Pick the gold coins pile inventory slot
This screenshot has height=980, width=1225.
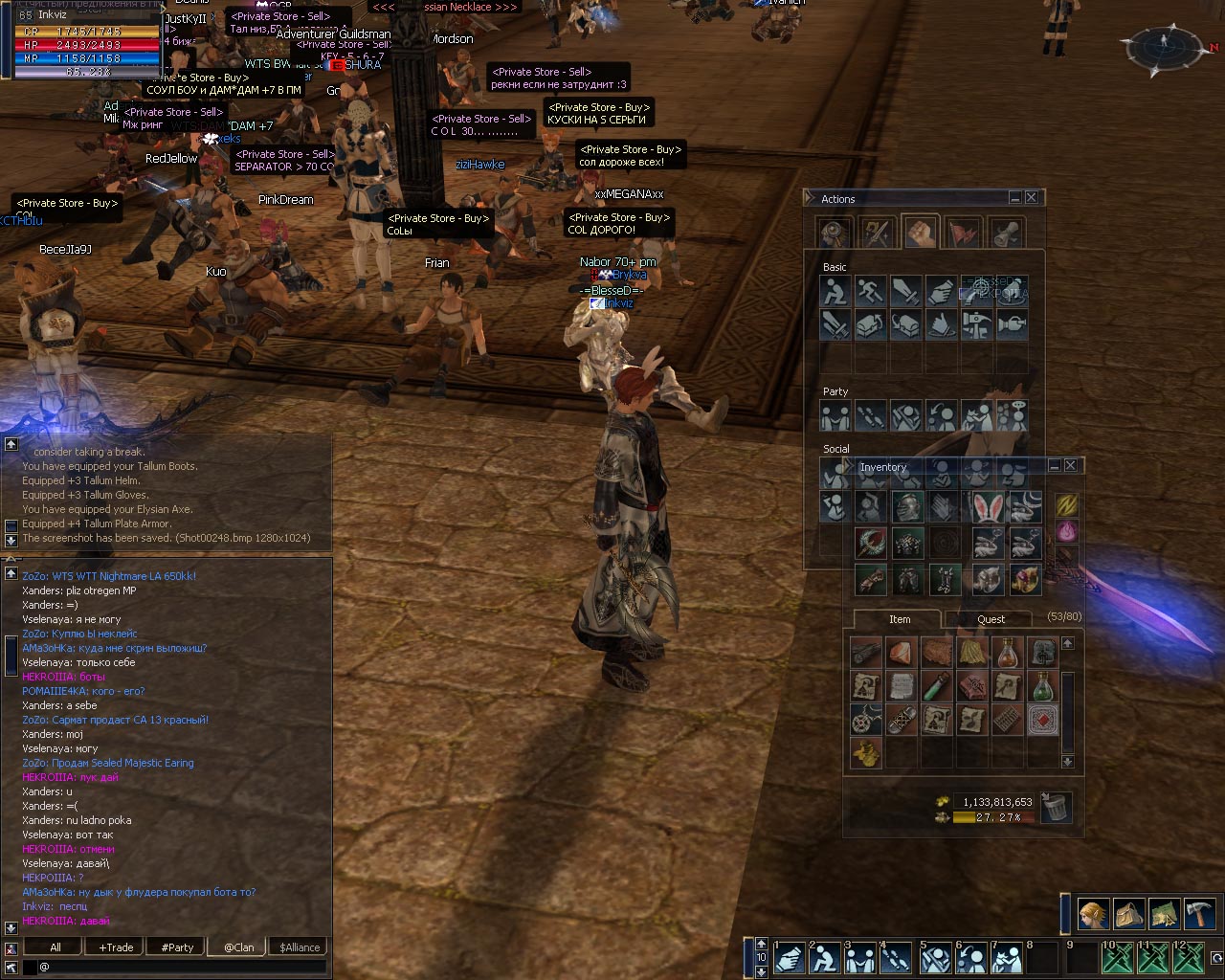pos(865,753)
